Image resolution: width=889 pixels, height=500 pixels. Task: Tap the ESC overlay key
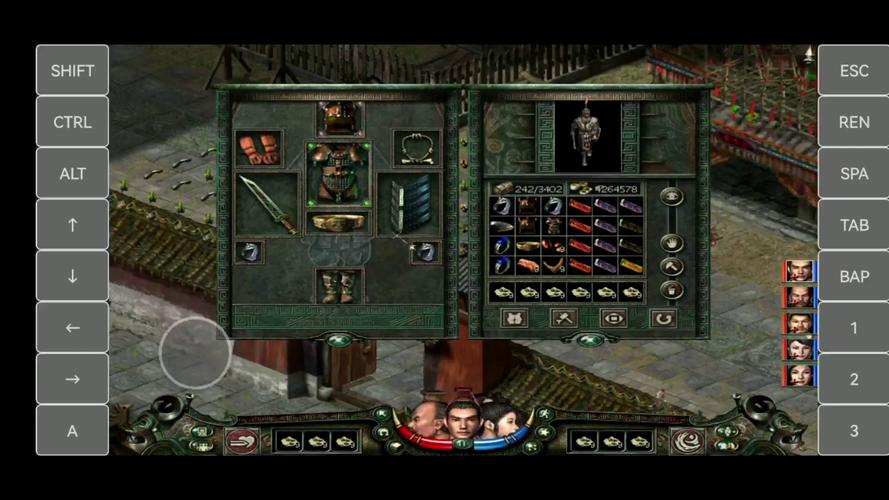(x=853, y=70)
